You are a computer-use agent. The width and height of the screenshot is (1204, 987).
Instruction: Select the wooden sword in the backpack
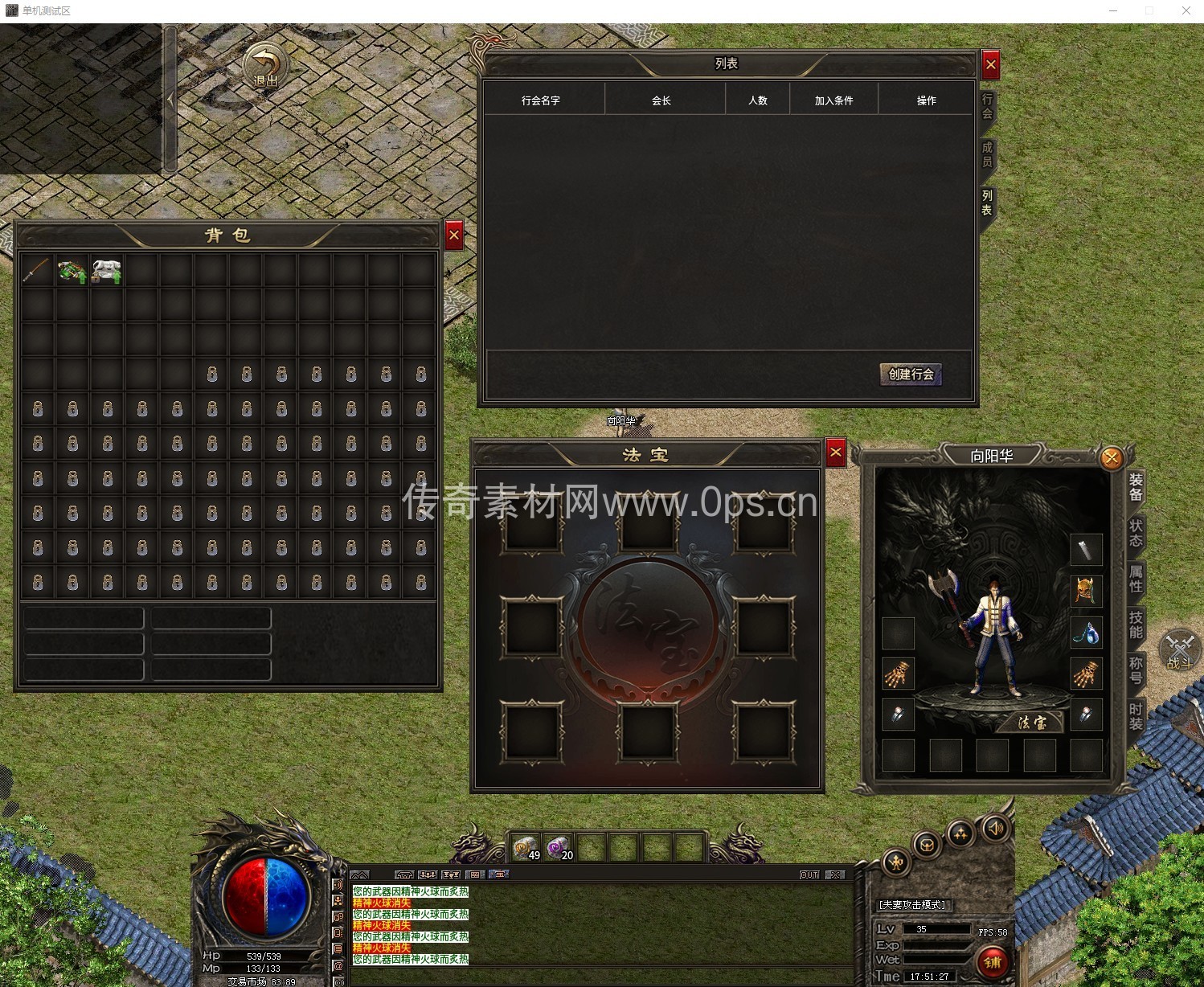coord(37,271)
